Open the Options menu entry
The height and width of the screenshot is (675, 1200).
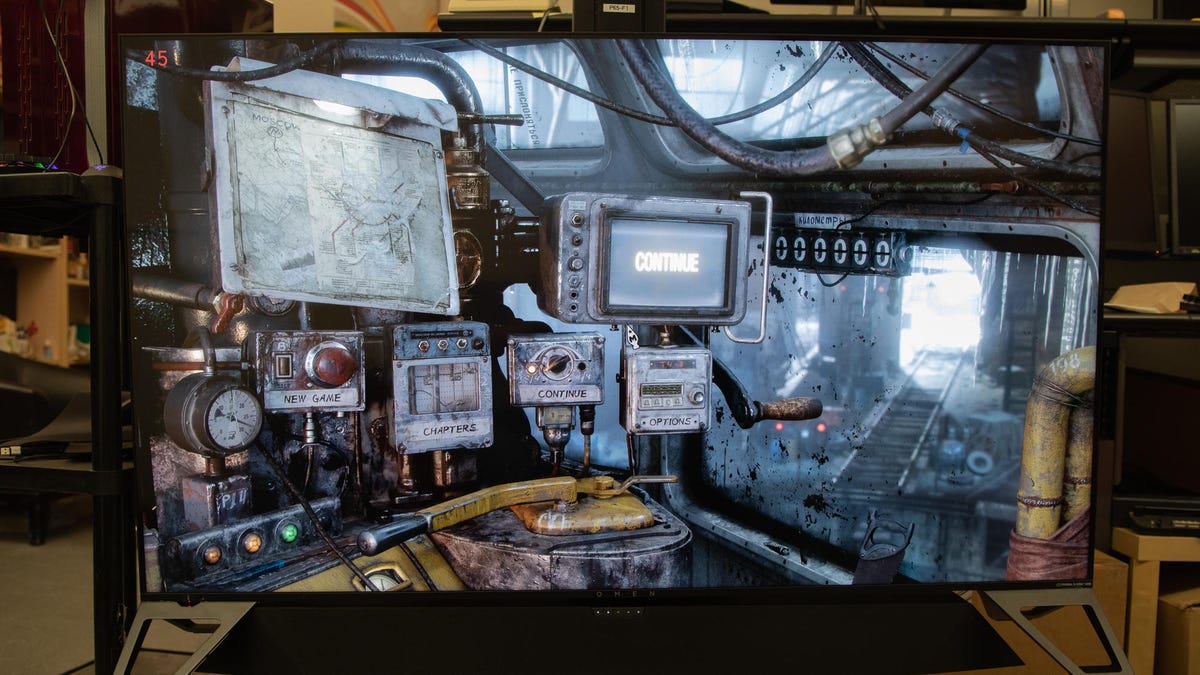click(666, 422)
